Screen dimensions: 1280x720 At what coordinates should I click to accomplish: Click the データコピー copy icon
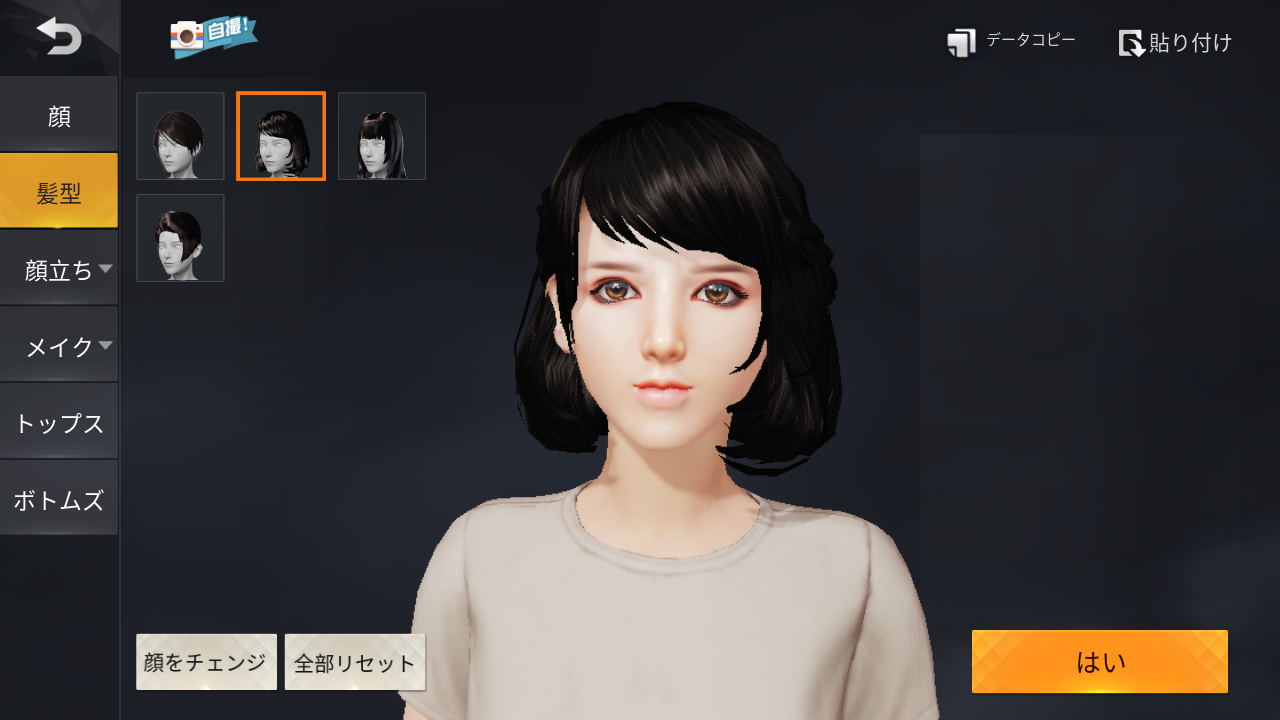961,41
